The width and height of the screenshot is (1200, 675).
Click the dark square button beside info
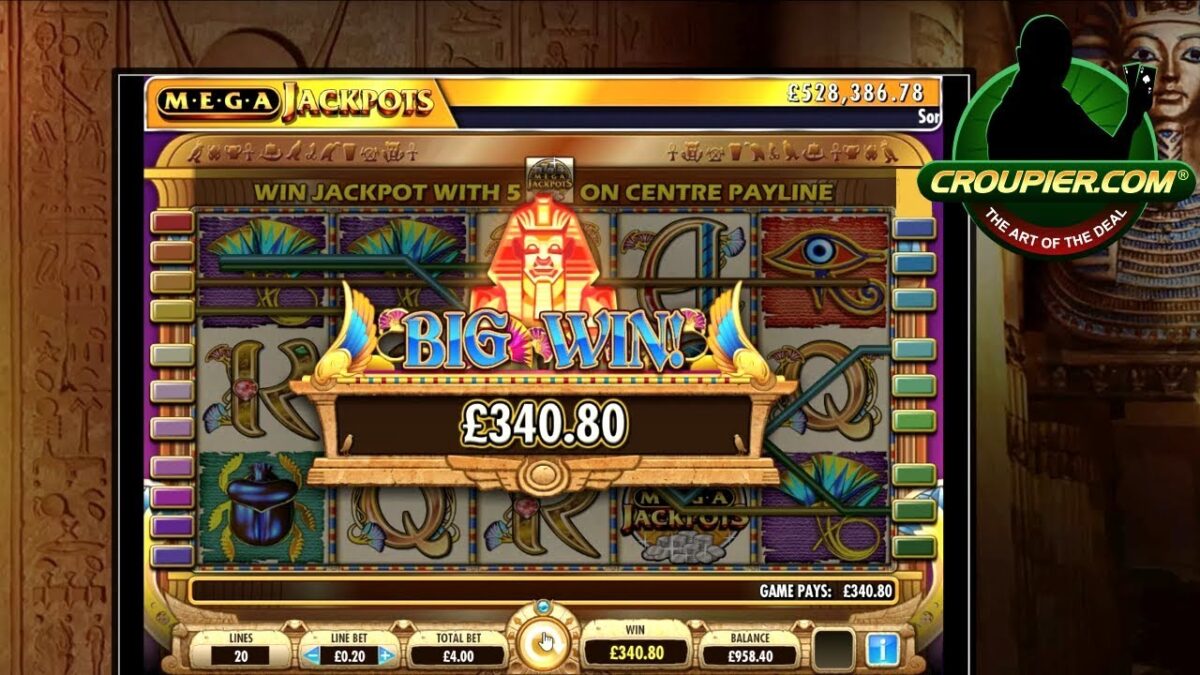(832, 650)
